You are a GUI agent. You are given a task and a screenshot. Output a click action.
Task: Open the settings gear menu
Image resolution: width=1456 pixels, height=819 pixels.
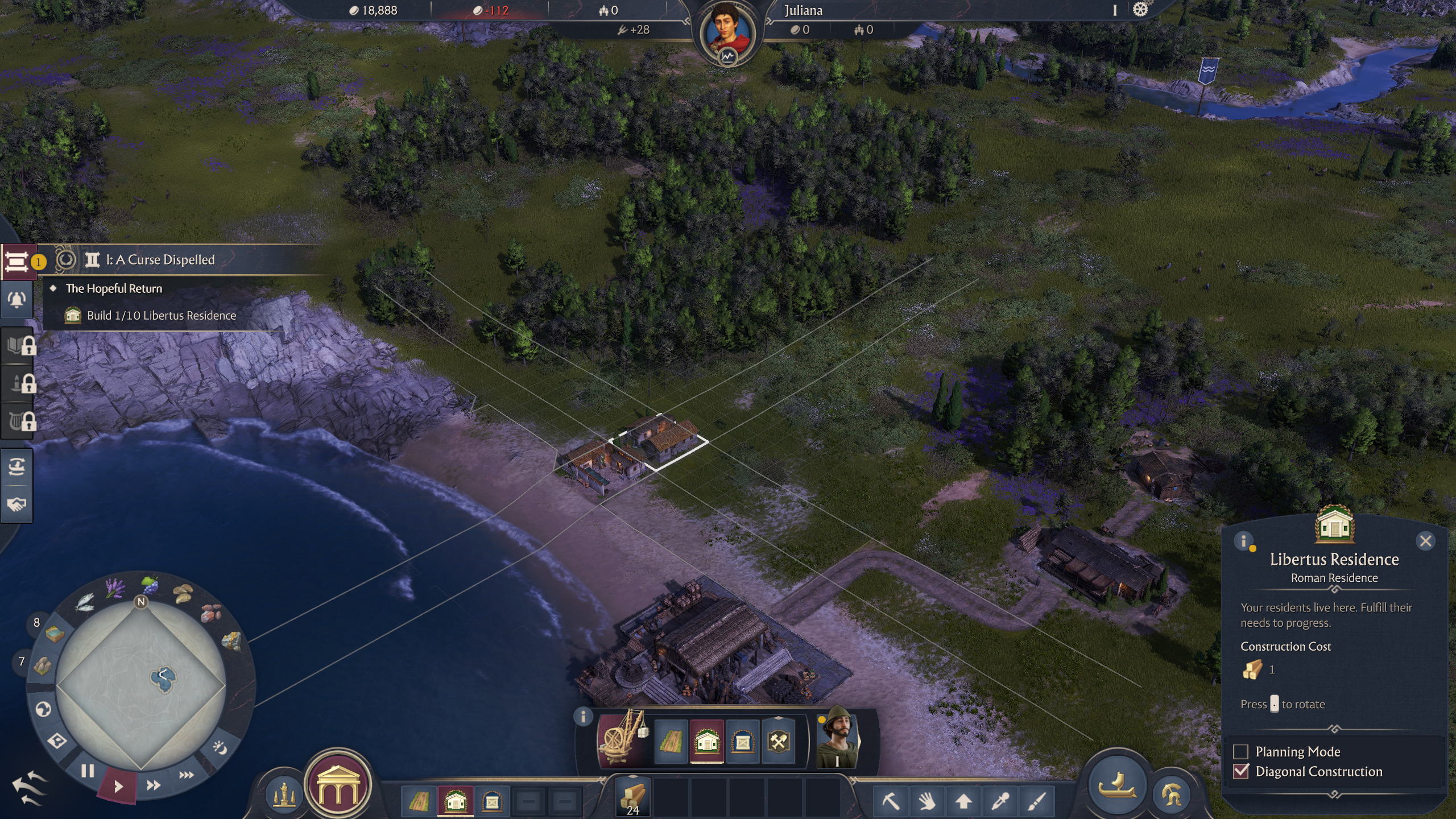coord(1140,10)
